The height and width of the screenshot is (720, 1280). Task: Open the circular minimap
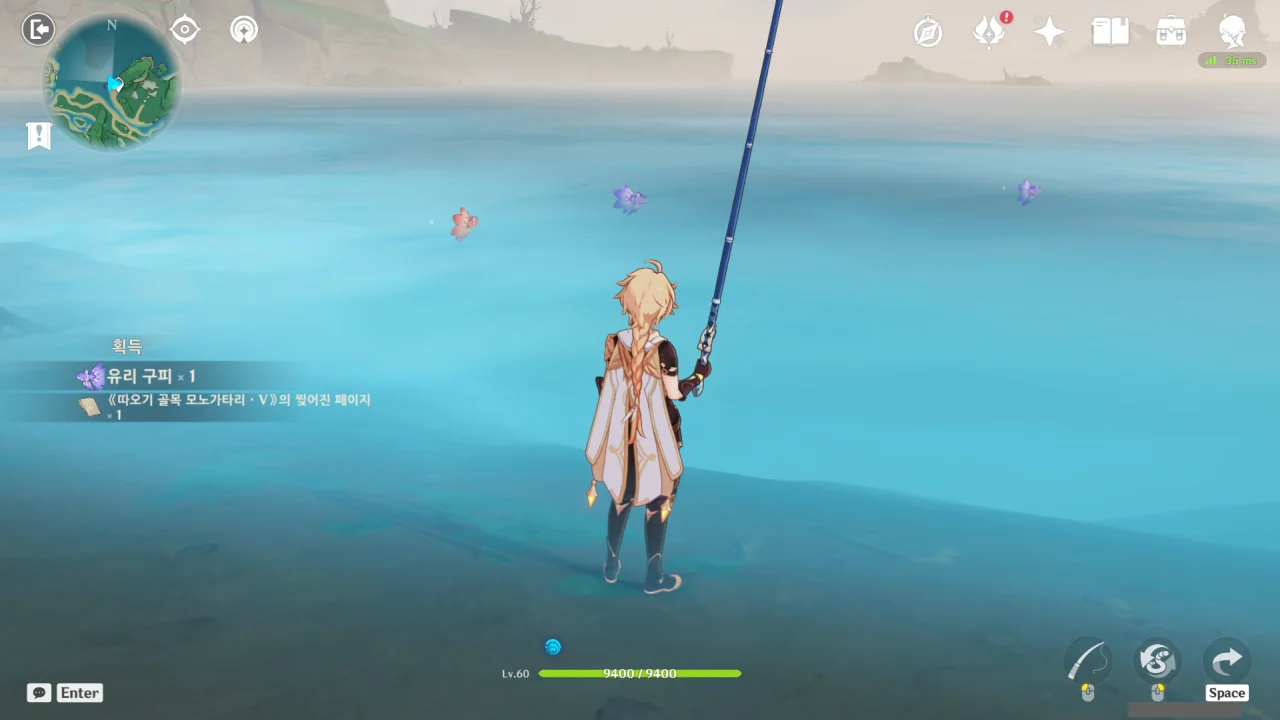pos(112,83)
